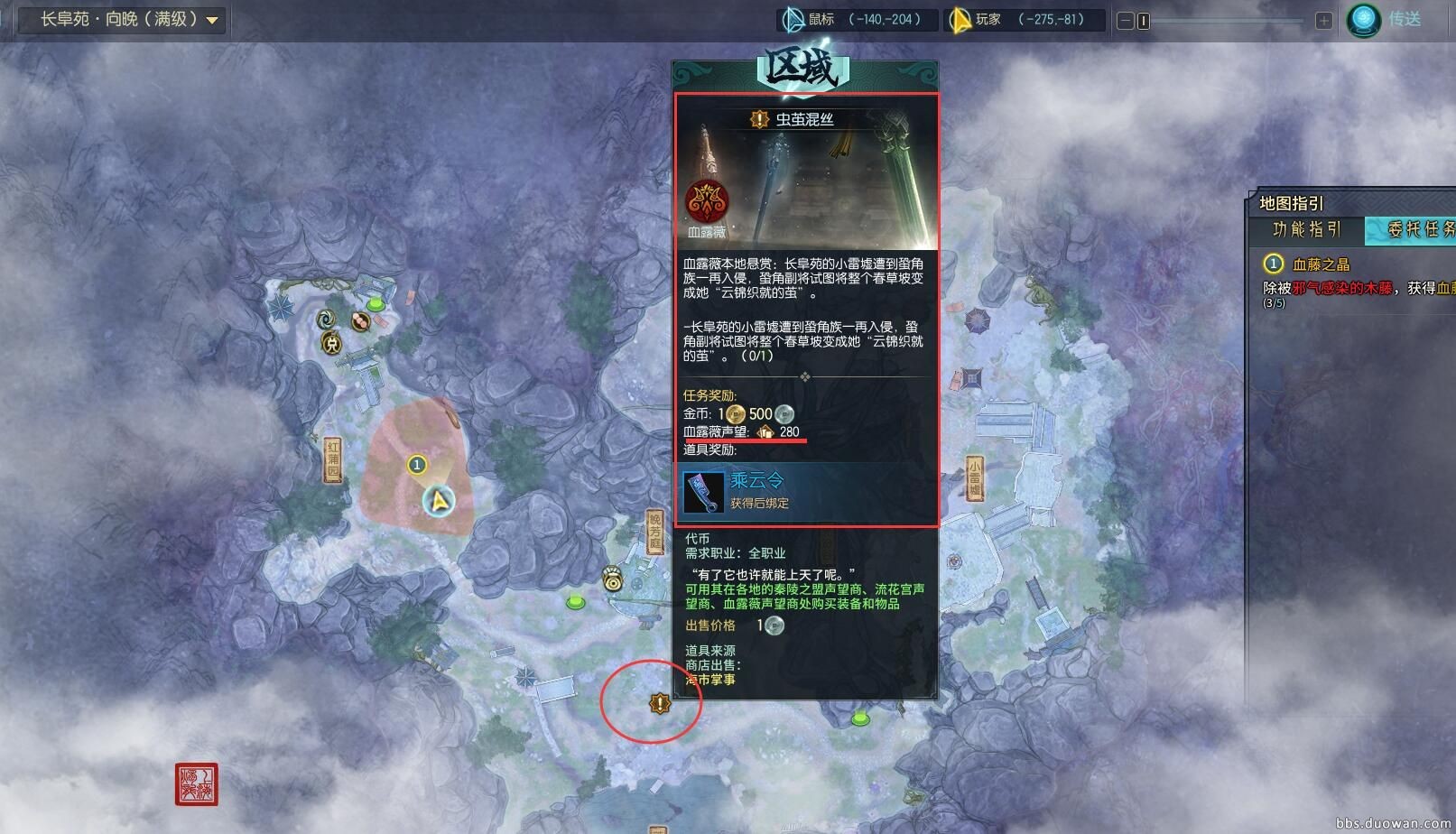1456x834 pixels.
Task: Click the numbered quest marker 1 on the map
Action: 416,465
